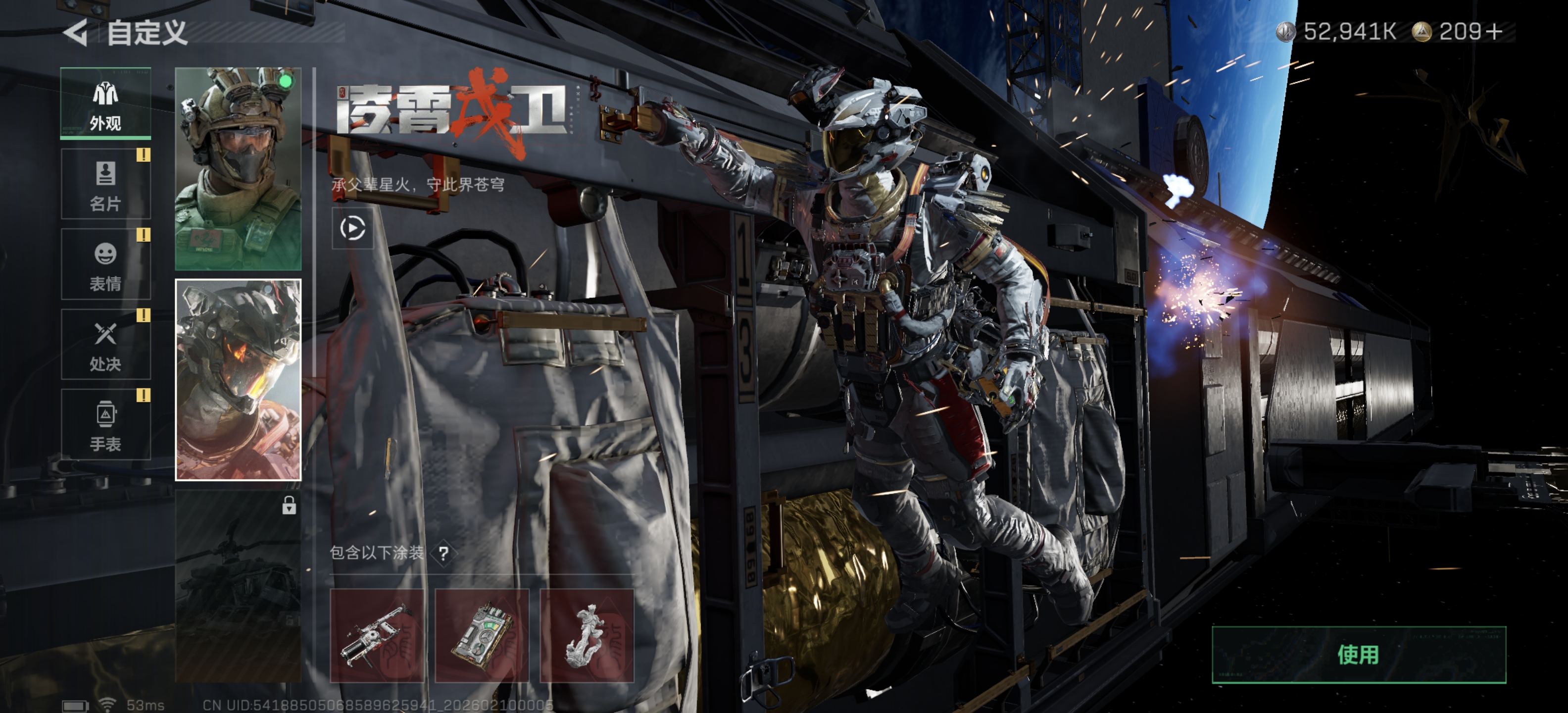Viewport: 1568px width, 713px height.
Task: Select the white astronaut skin thumbnail
Action: [238, 380]
